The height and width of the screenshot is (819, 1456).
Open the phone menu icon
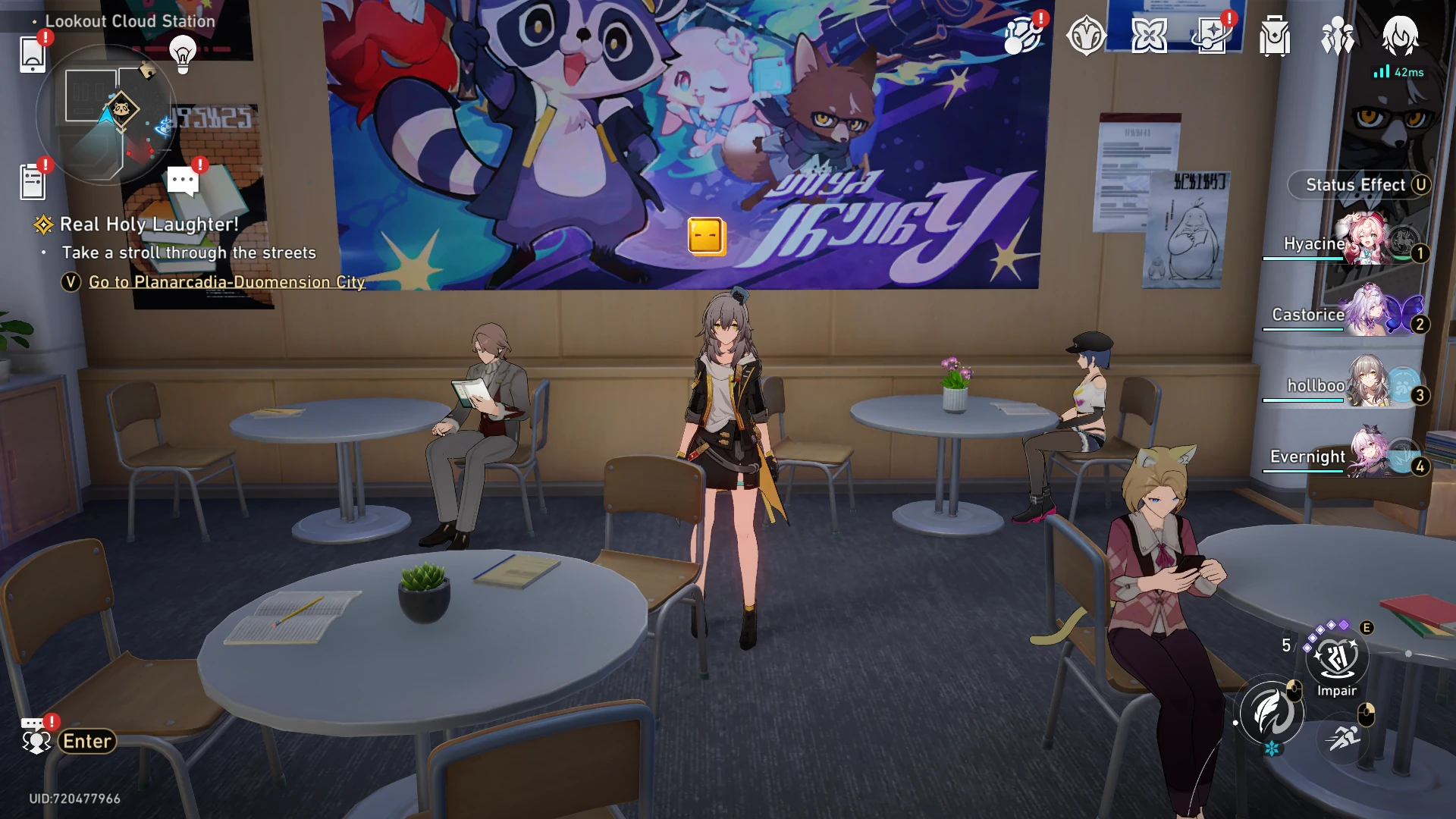[33, 55]
